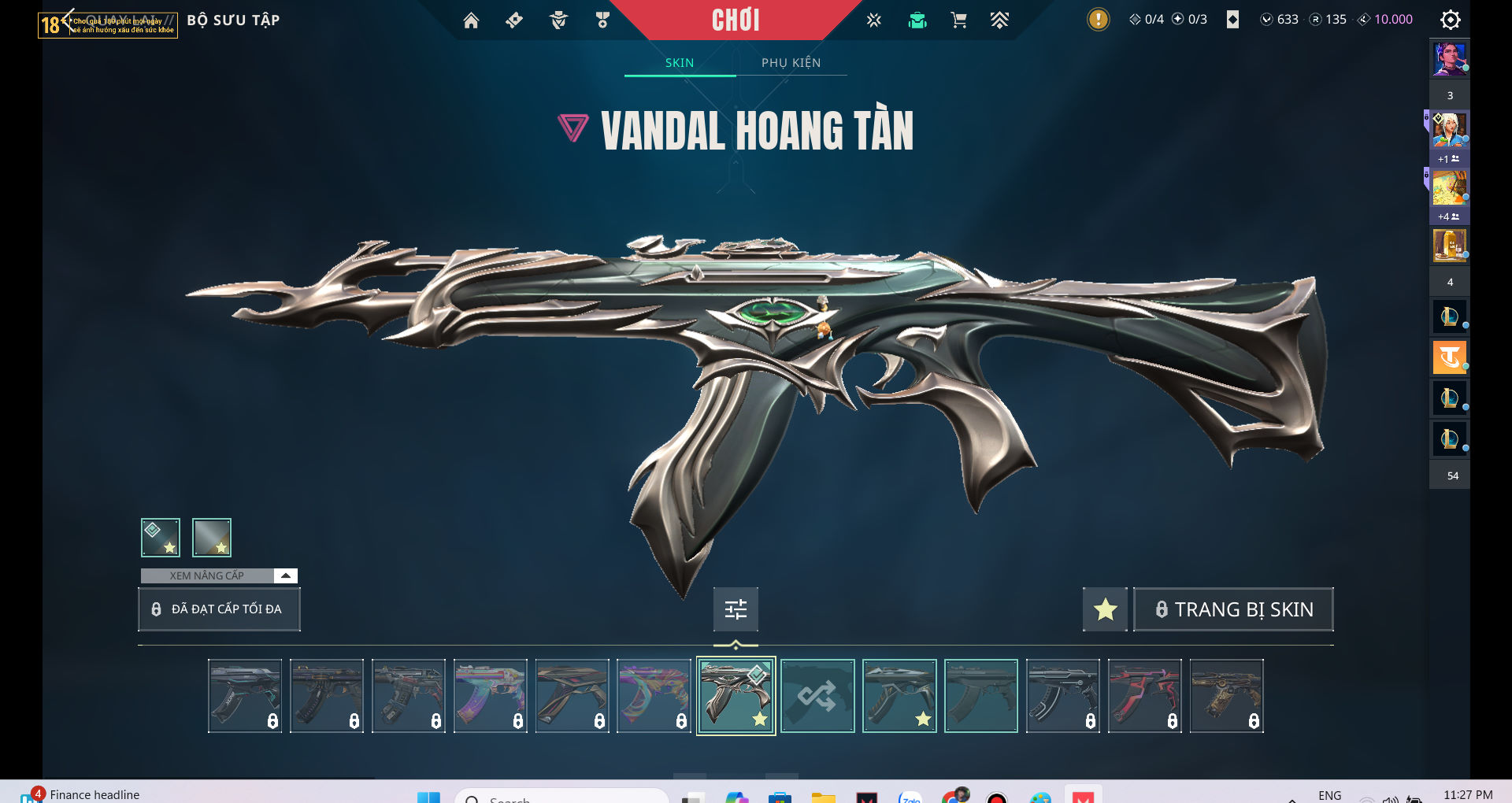Open the filter sliders button
The height and width of the screenshot is (803, 1512).
(x=736, y=609)
